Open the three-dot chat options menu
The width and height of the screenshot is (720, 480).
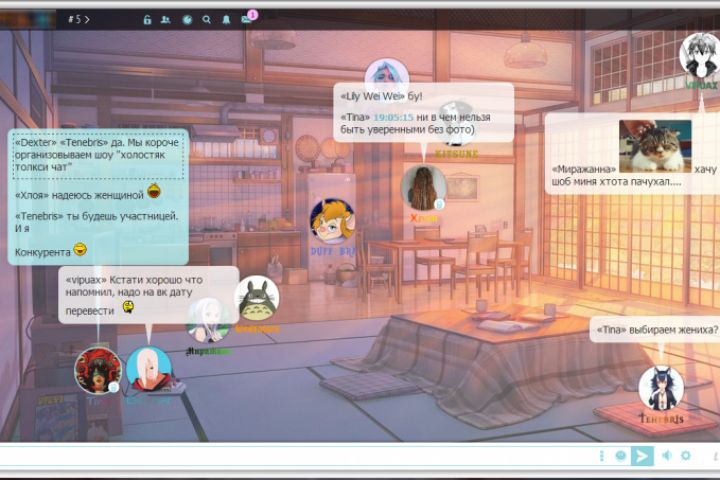[x=602, y=456]
